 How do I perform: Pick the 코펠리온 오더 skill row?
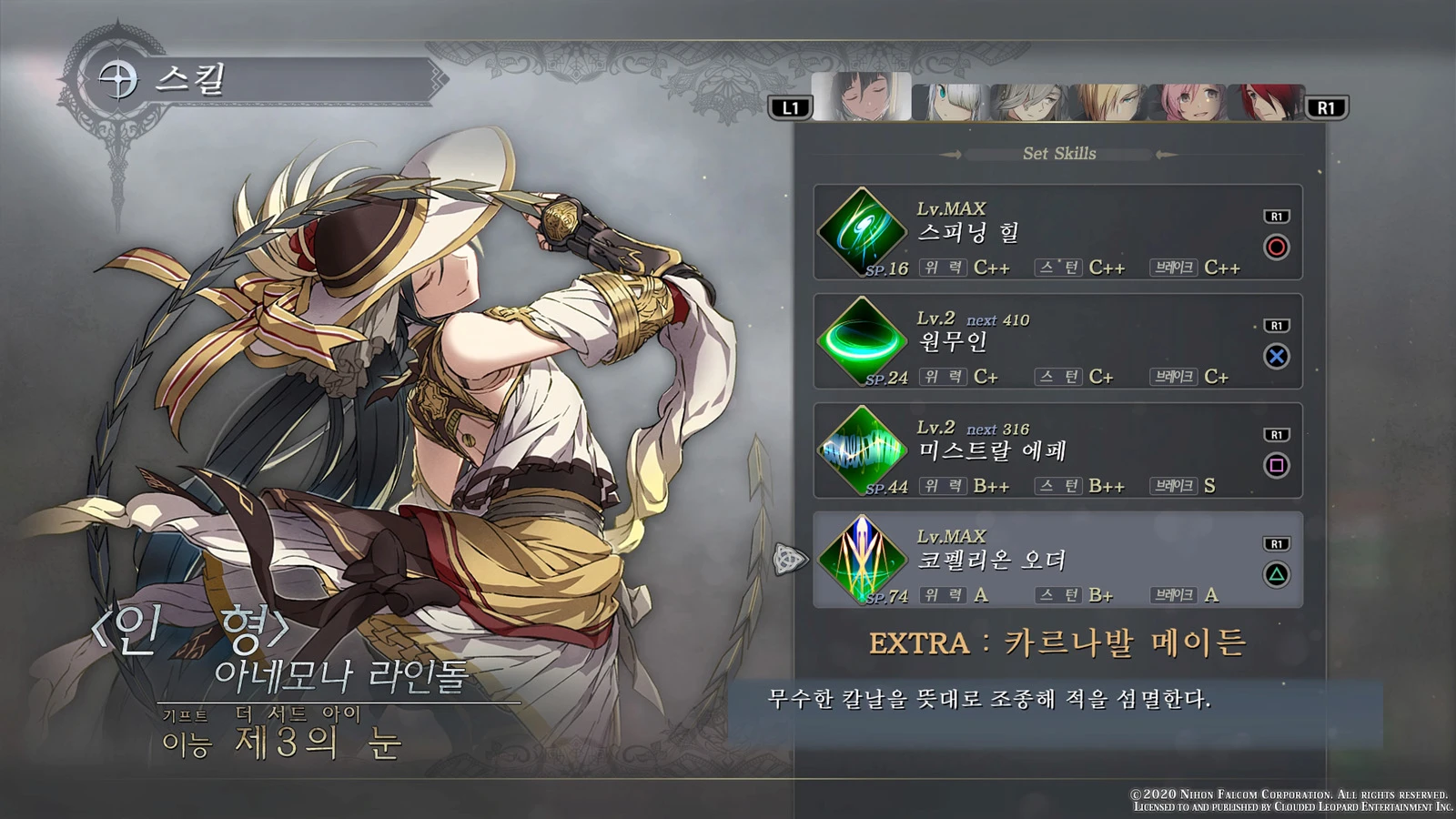point(1057,561)
